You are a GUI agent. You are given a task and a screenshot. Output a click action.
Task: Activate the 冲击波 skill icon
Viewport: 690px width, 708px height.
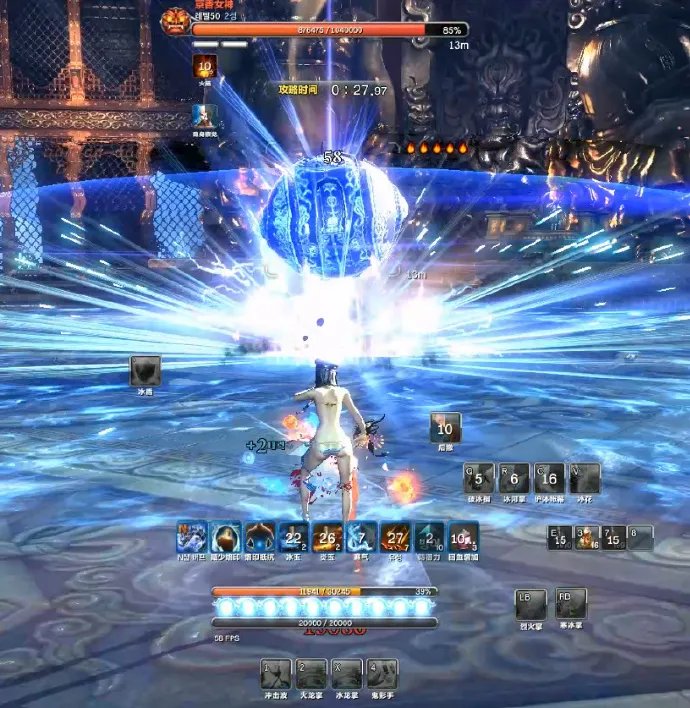point(276,672)
